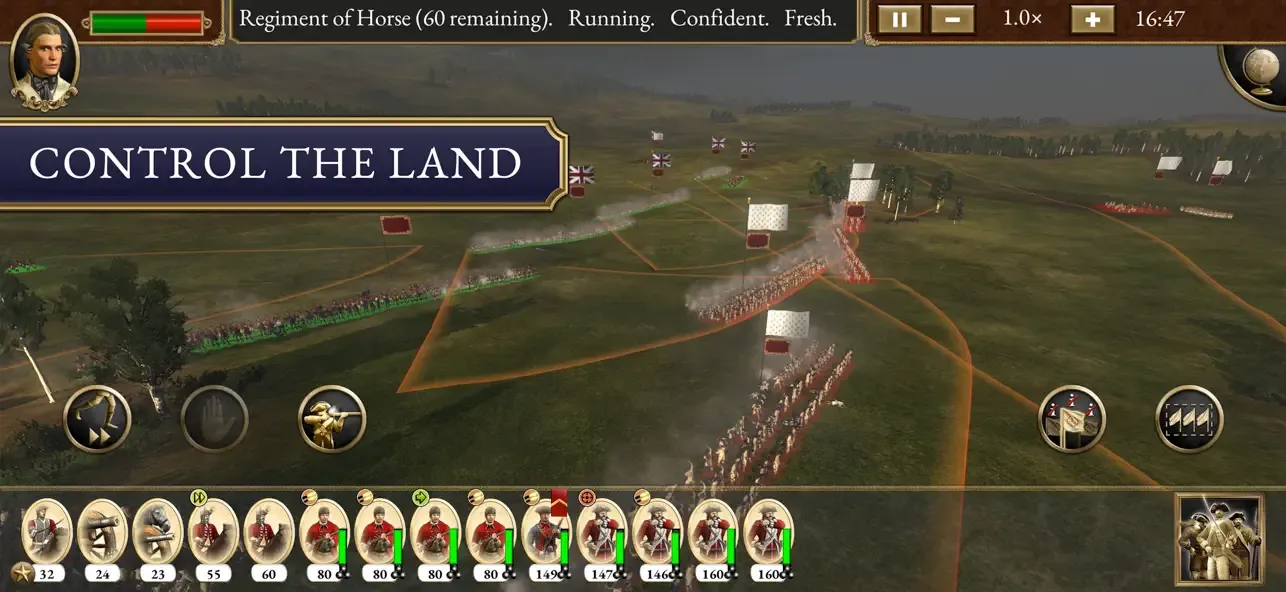The height and width of the screenshot is (592, 1286).
Task: Select the infantry card with 149 men
Action: (x=546, y=532)
